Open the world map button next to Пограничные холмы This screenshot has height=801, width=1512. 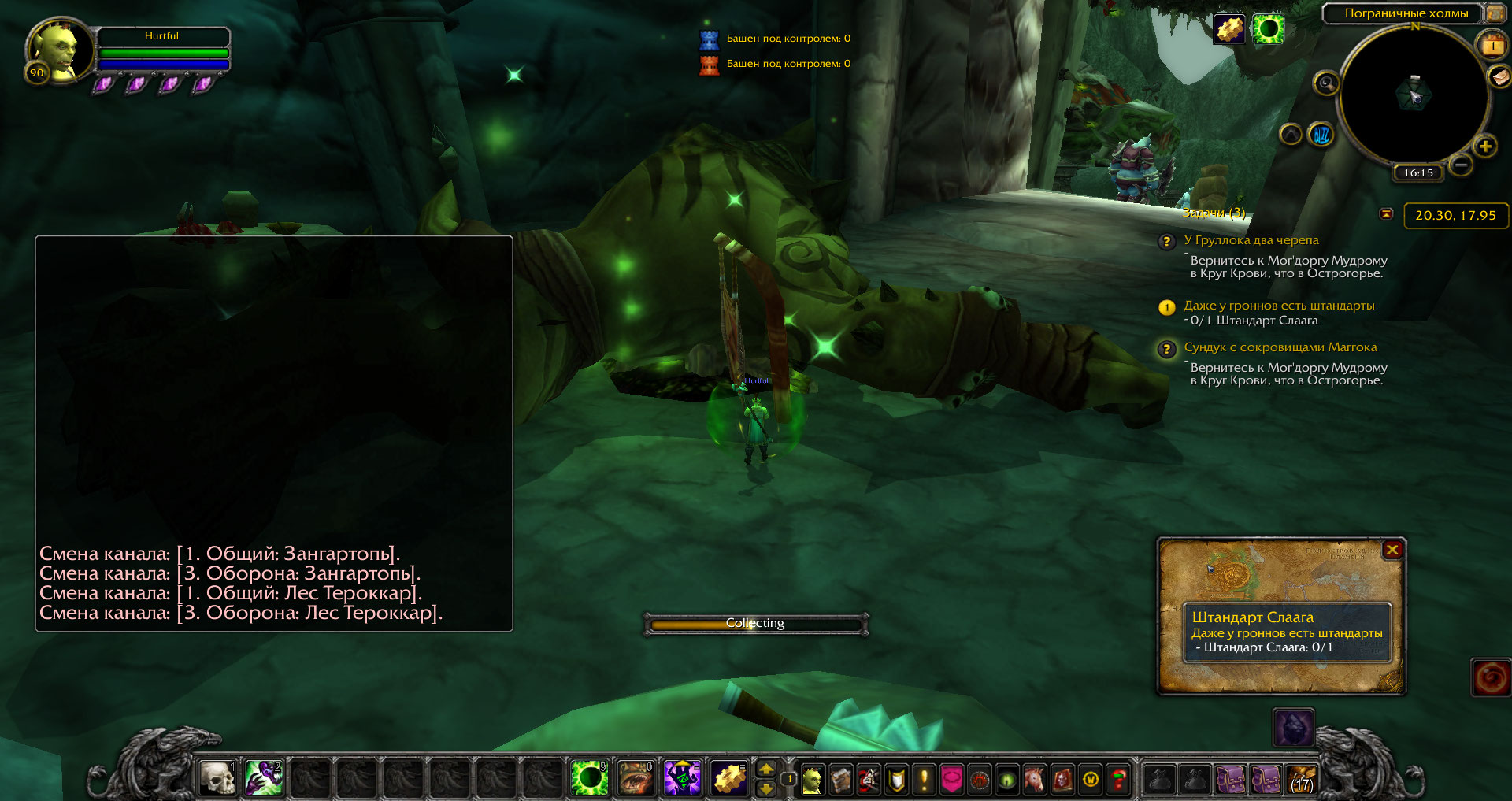click(1494, 13)
